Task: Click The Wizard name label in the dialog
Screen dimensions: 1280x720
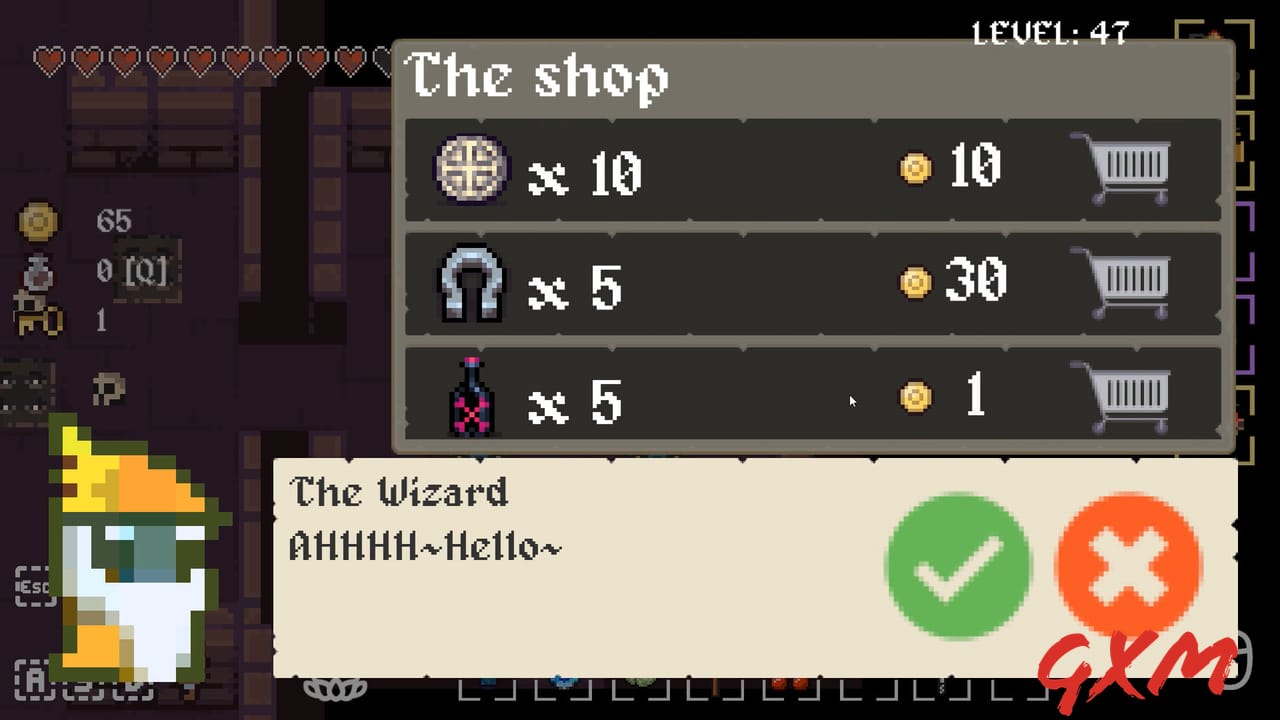Action: point(398,492)
